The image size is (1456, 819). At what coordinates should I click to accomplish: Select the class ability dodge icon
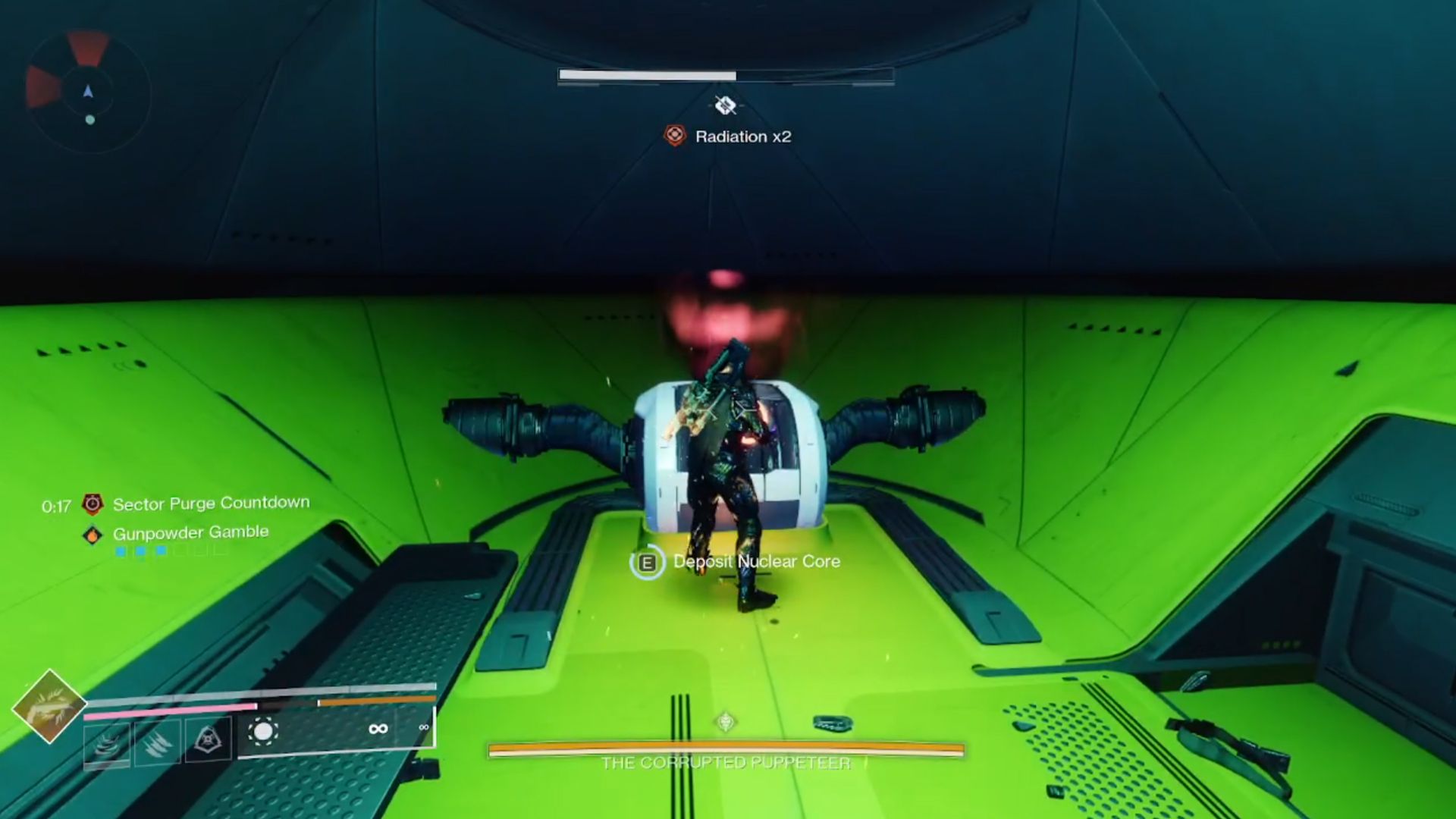pyautogui.click(x=106, y=744)
